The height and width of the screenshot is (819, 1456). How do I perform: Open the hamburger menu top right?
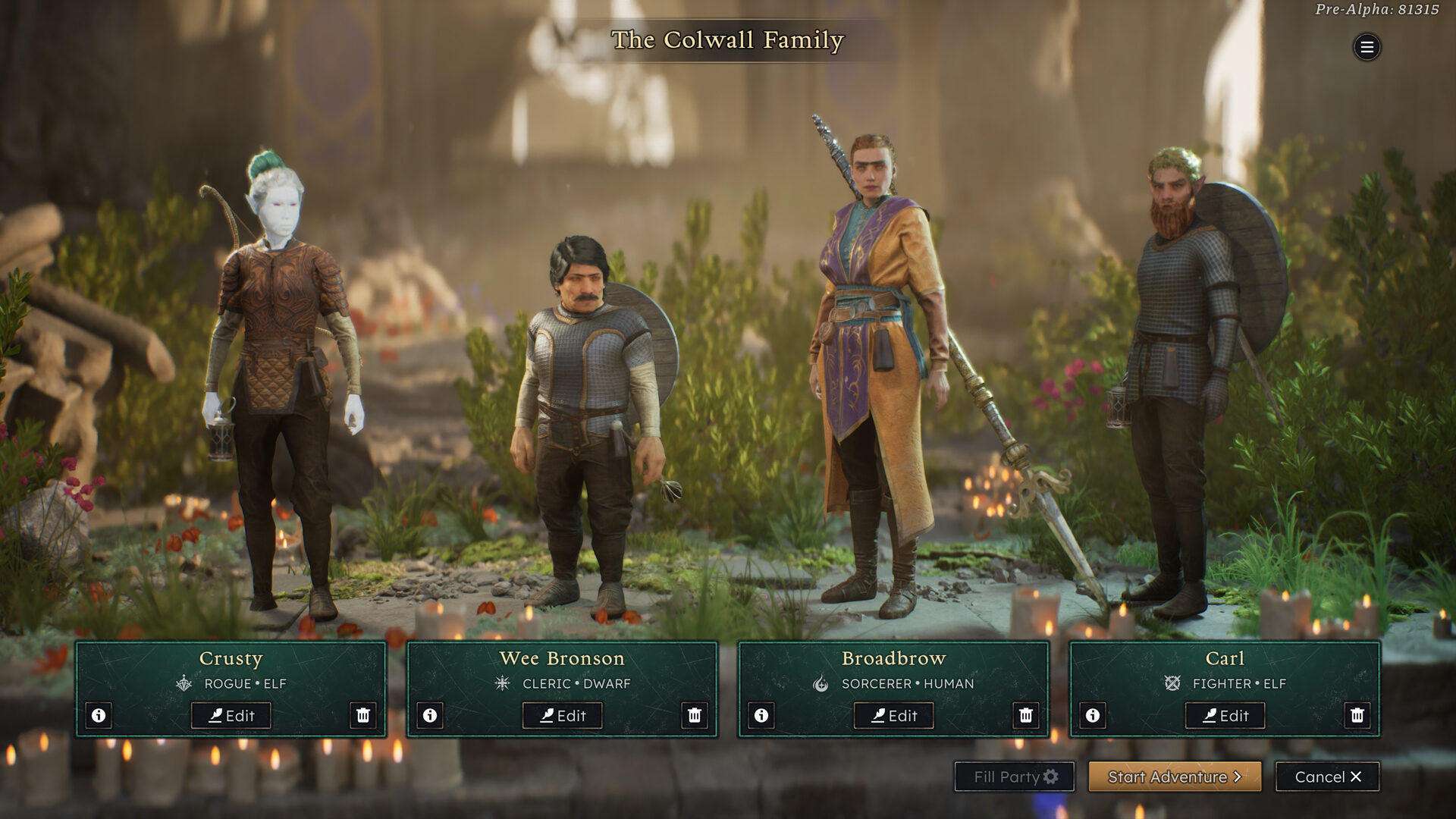(x=1367, y=47)
